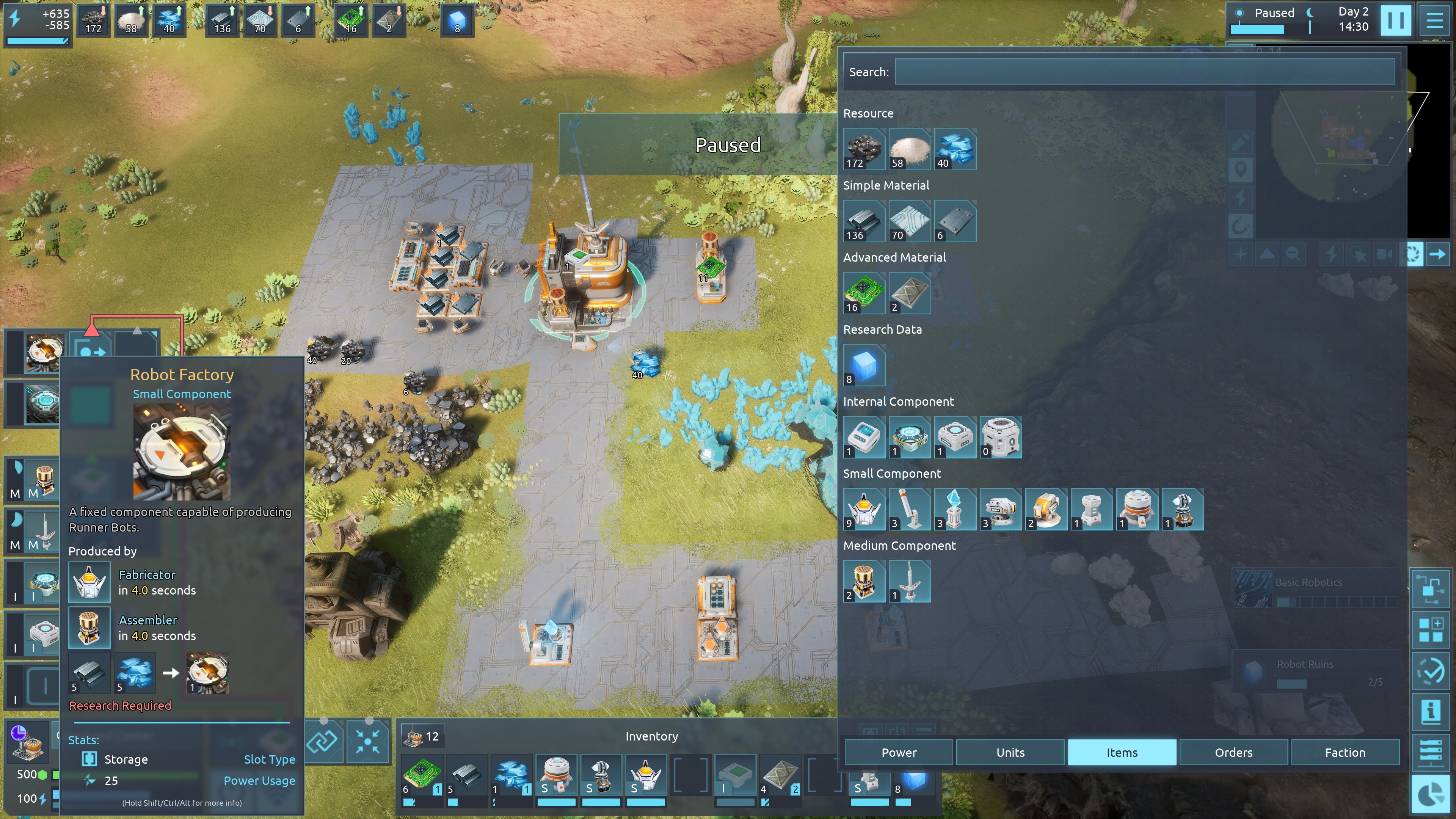Select the metal ore resource icon

pos(864,149)
